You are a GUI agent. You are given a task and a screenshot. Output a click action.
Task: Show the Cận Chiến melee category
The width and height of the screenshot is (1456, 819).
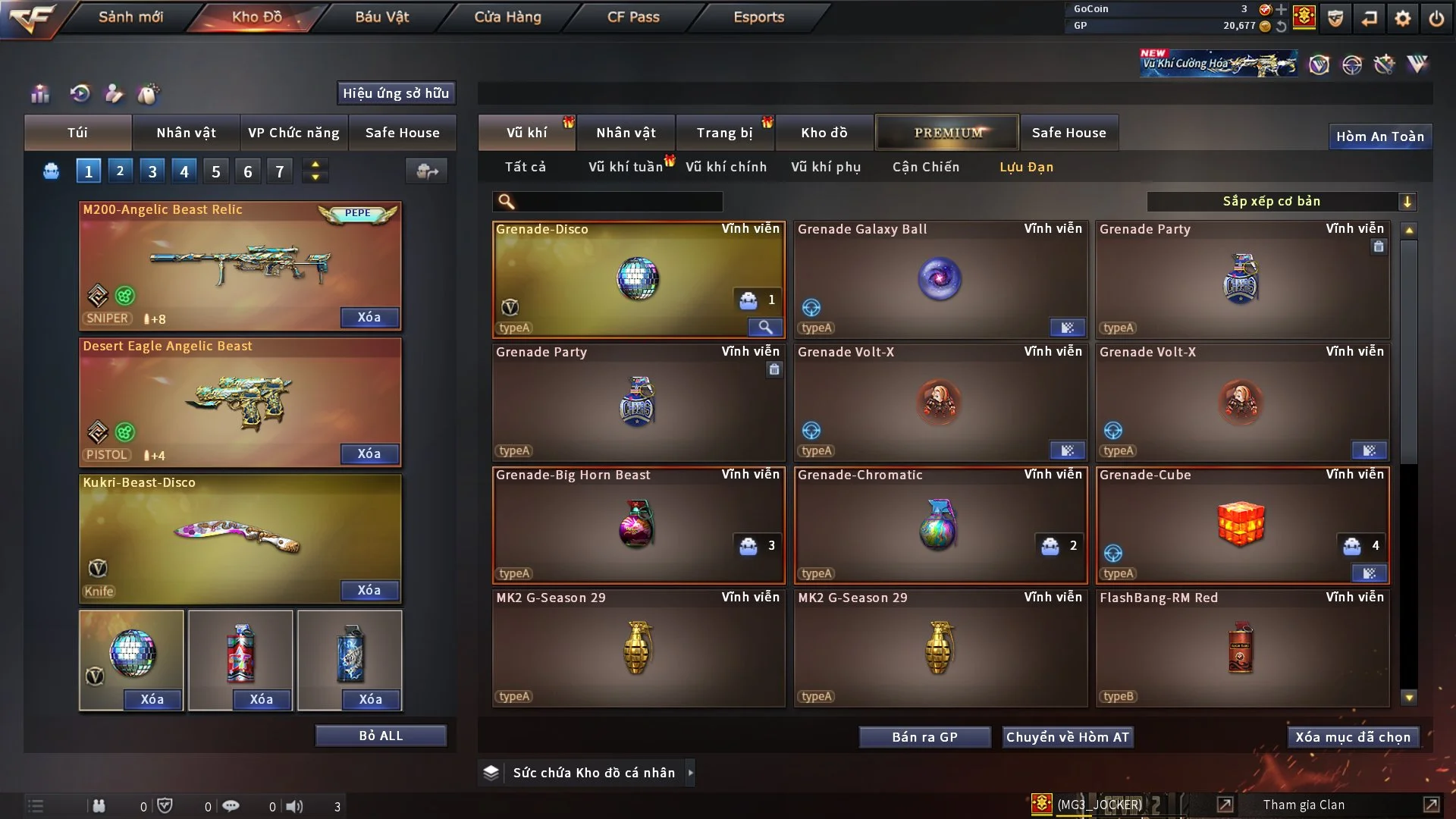926,167
